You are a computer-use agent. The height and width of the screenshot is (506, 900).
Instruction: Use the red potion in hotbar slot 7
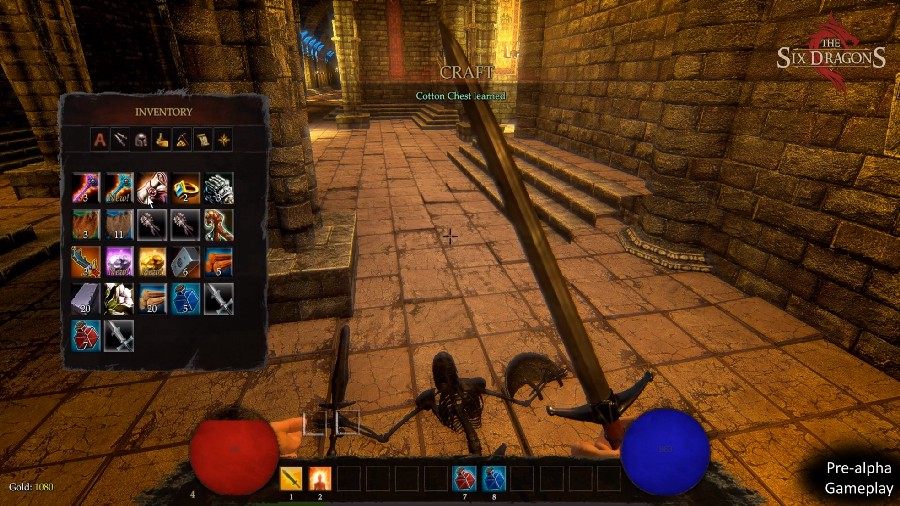464,478
